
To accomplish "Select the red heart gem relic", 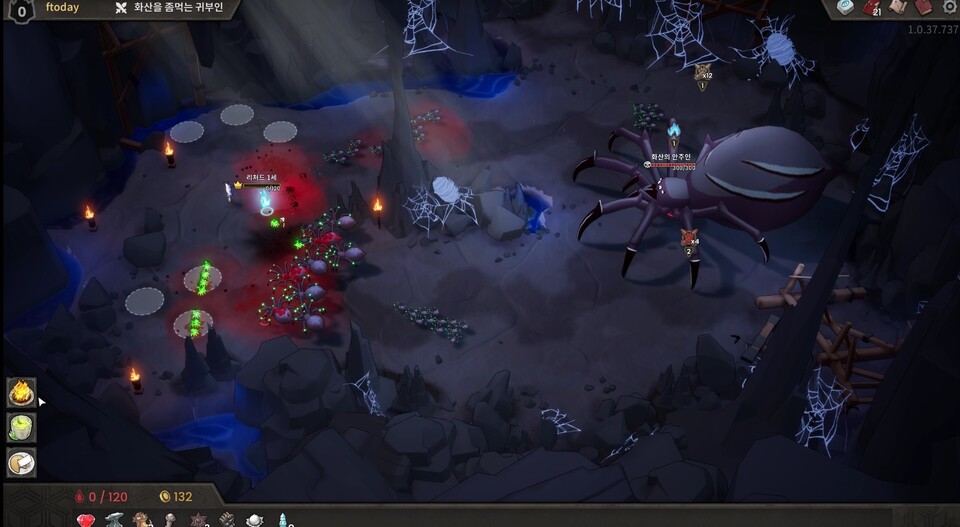I will point(86,520).
